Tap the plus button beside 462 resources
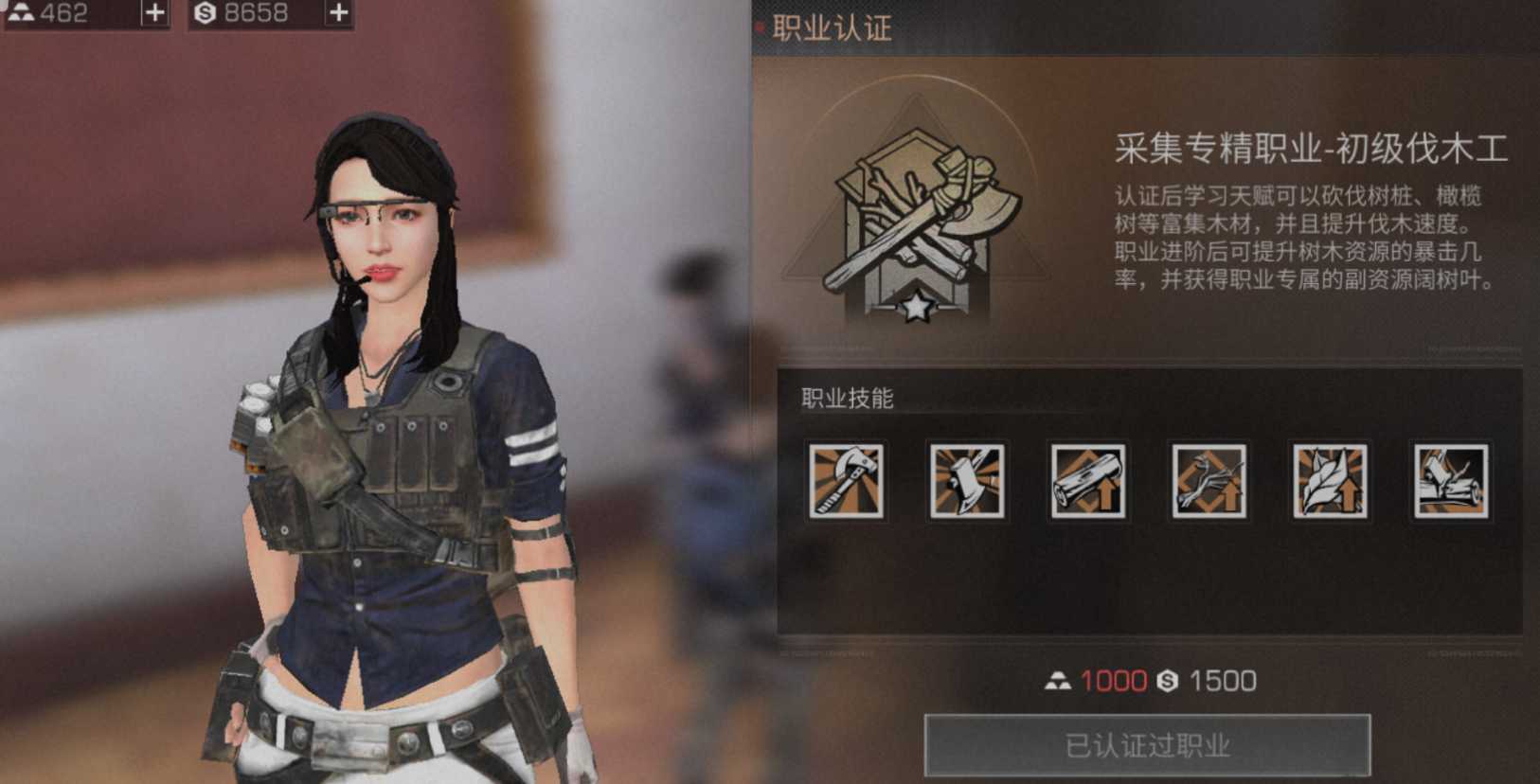 pos(156,13)
